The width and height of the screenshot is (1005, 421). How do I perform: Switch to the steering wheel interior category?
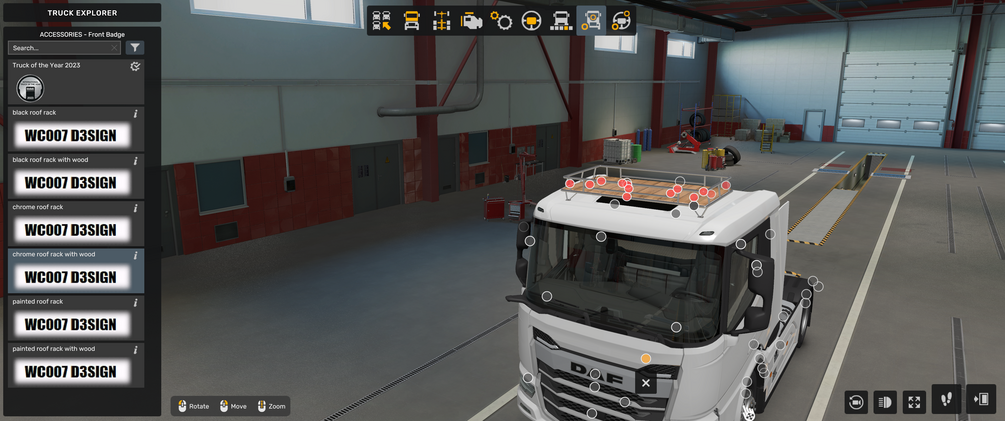(531, 21)
